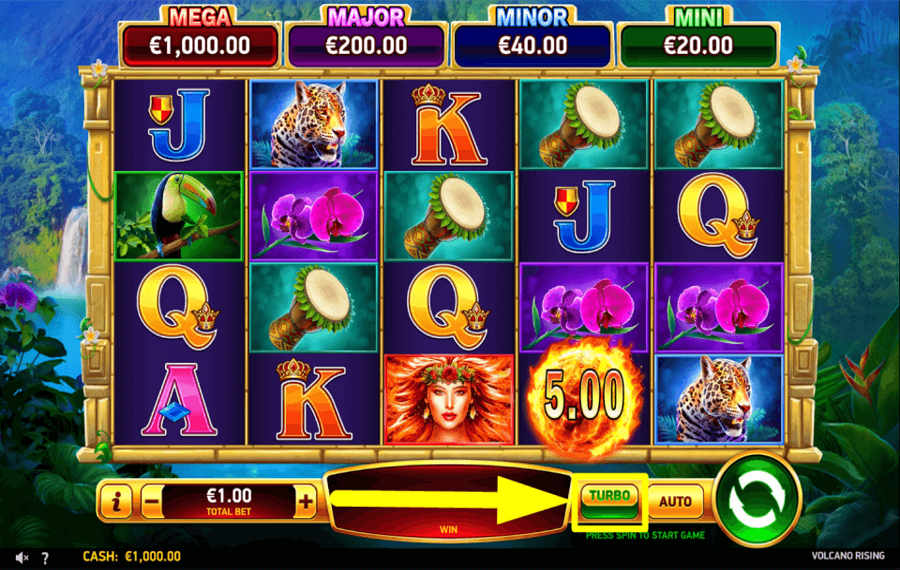Image resolution: width=900 pixels, height=570 pixels.
Task: Increase total bet with the plus button
Action: (x=306, y=500)
